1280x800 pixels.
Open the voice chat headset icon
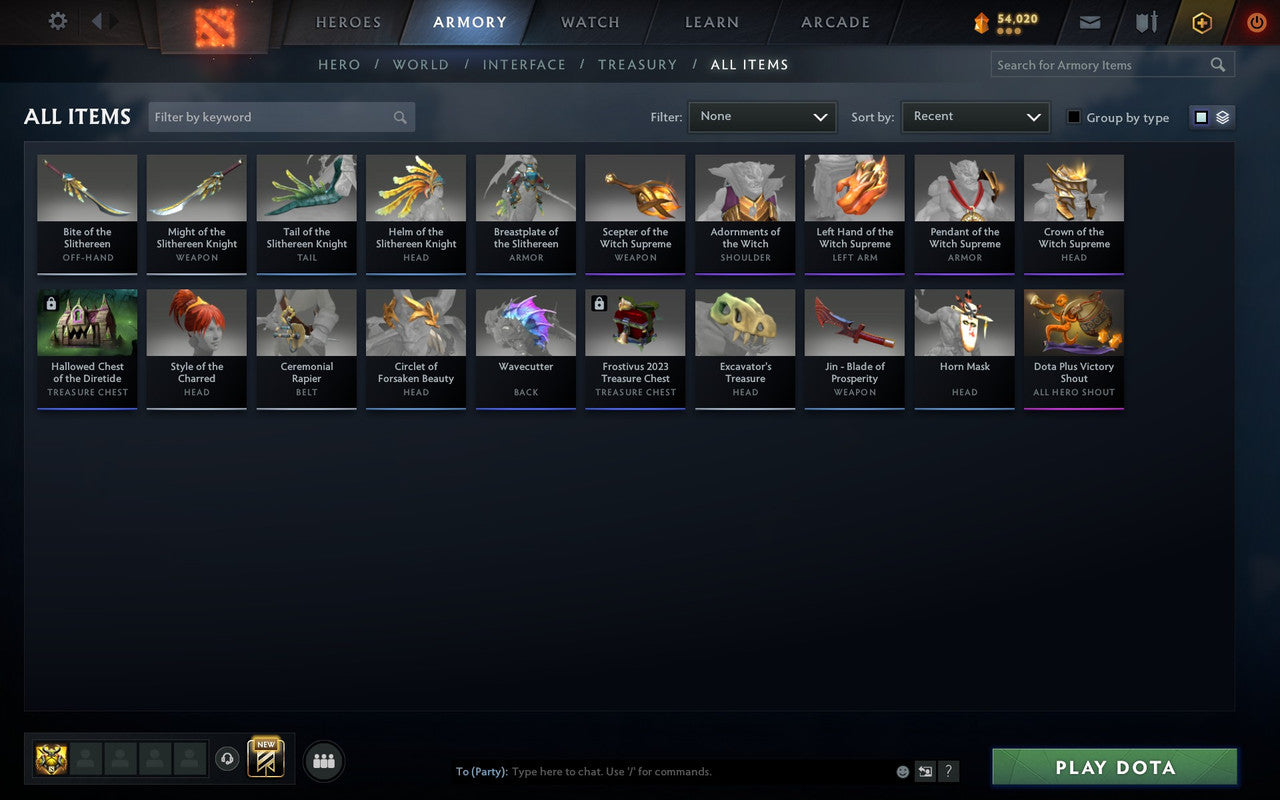tap(227, 760)
